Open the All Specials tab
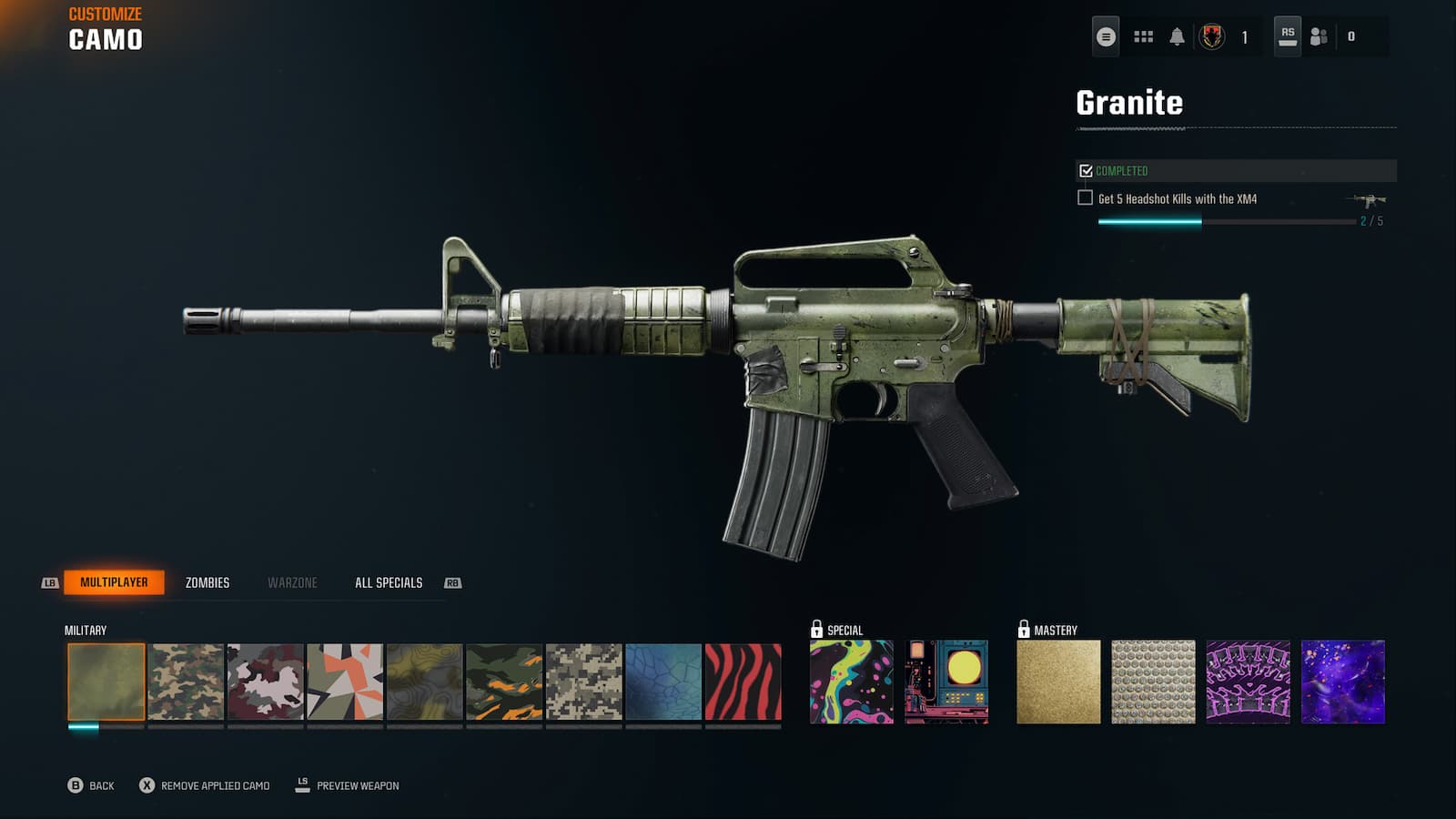Viewport: 1456px width, 819px height. point(389,582)
